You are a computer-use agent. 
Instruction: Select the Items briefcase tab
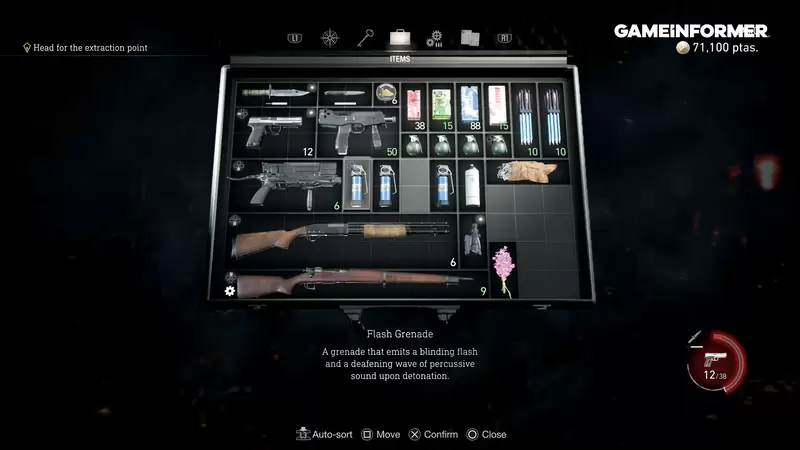399,38
